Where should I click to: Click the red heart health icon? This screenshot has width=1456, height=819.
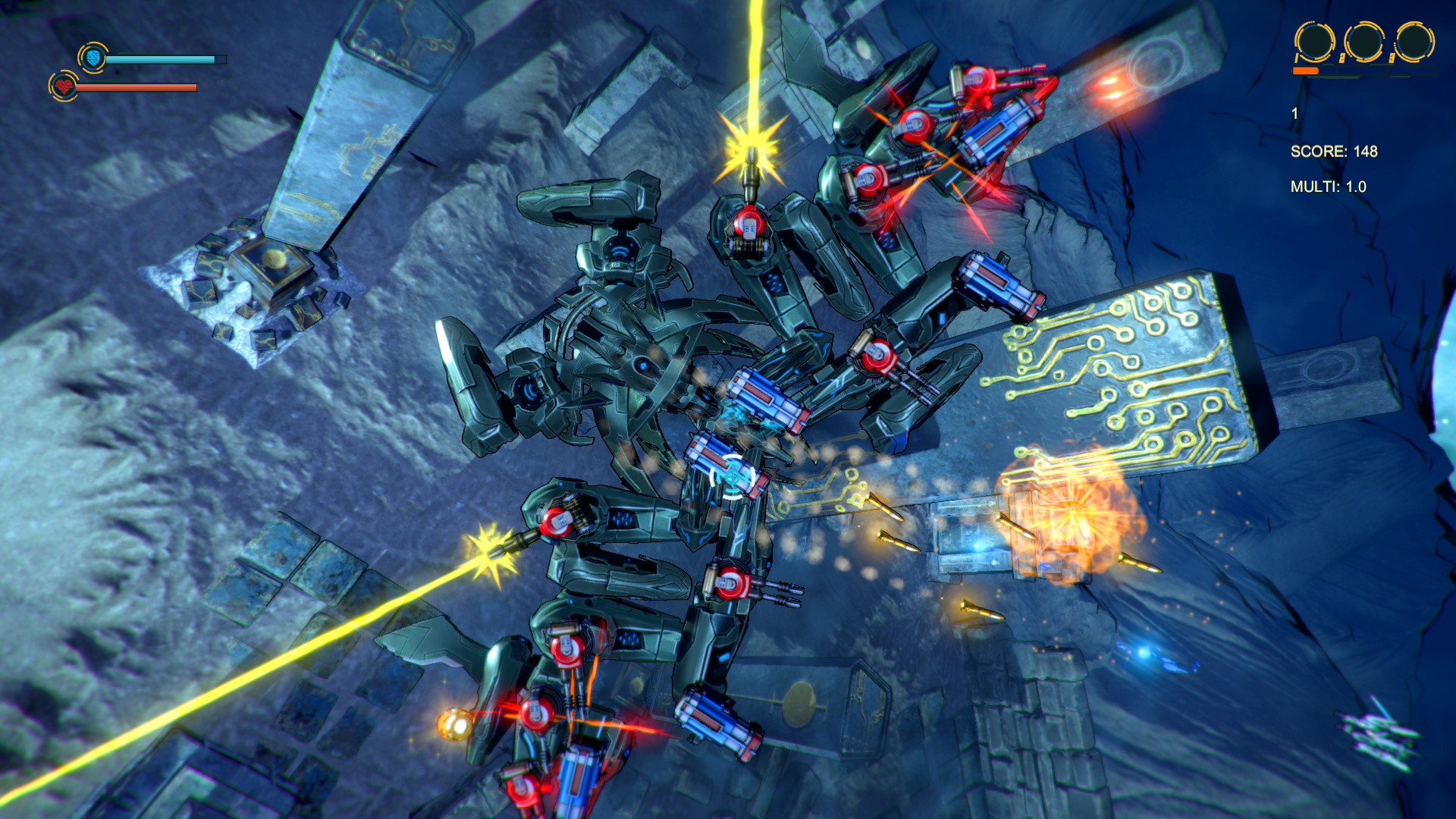(x=64, y=86)
